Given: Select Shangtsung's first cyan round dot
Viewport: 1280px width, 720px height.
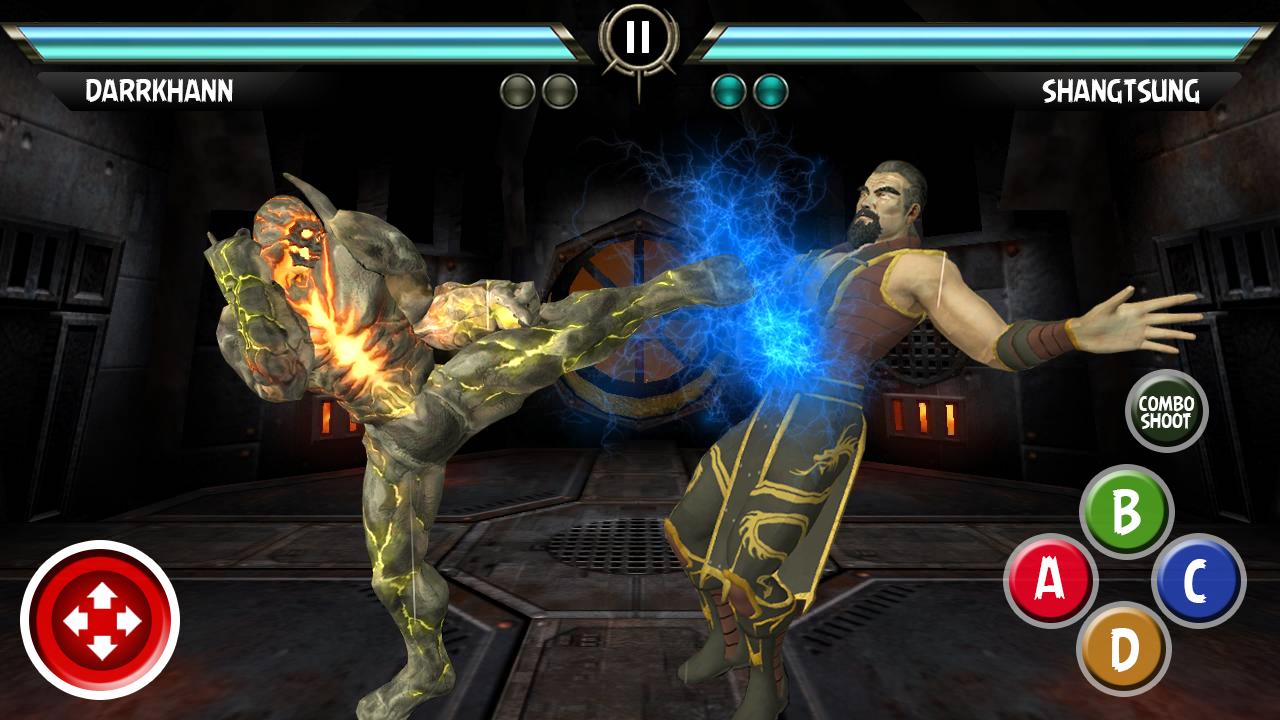Looking at the screenshot, I should coord(728,89).
